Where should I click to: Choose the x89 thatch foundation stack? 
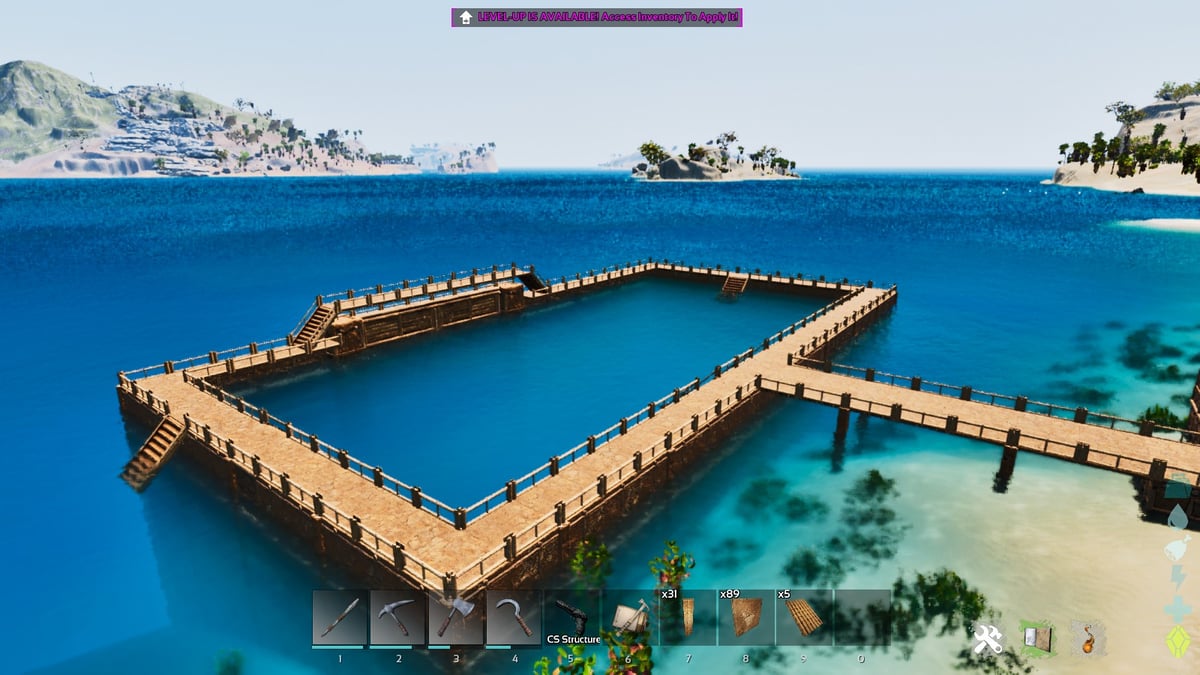746,618
